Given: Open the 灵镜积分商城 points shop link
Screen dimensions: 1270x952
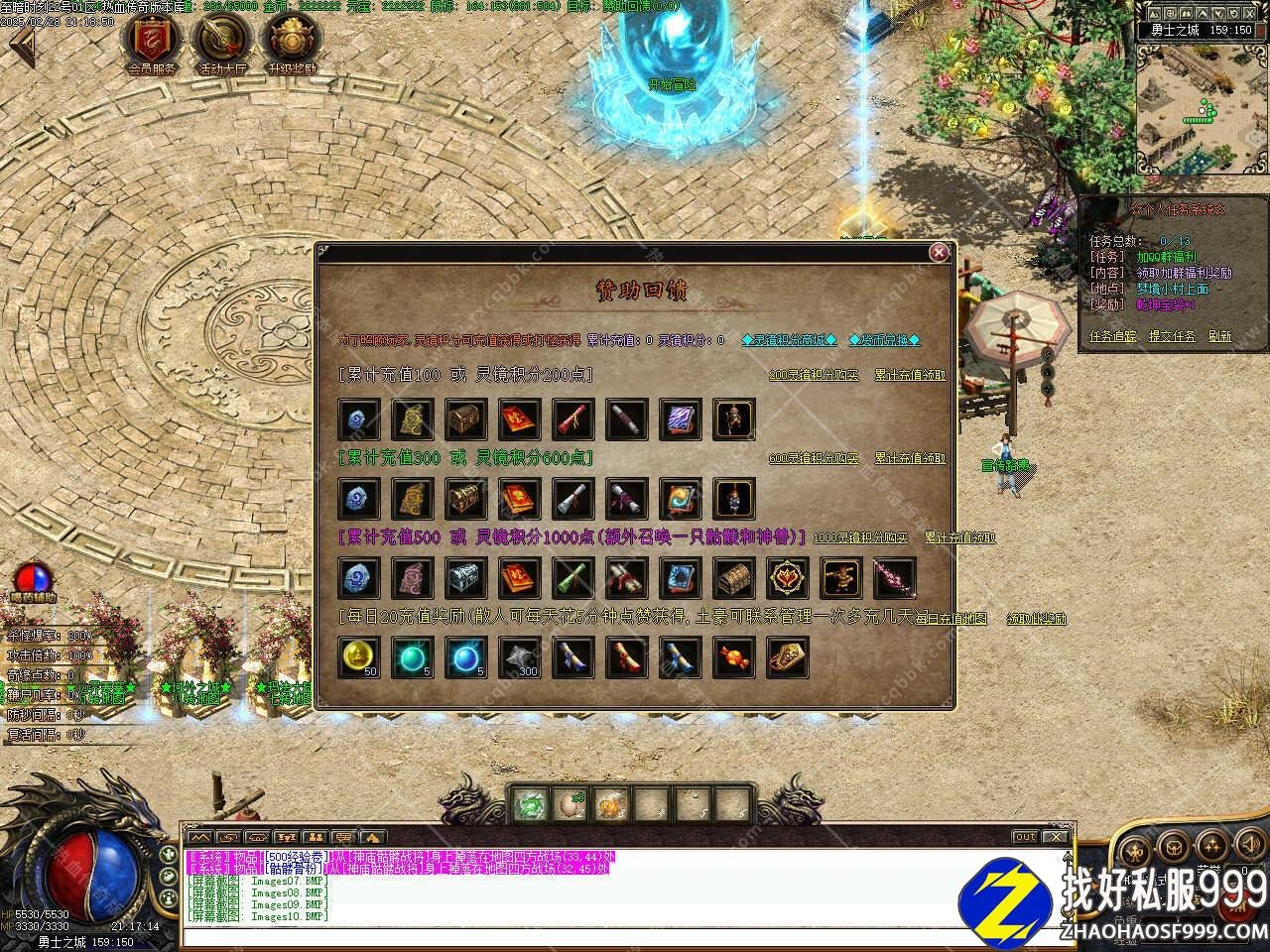Looking at the screenshot, I should click(x=789, y=340).
